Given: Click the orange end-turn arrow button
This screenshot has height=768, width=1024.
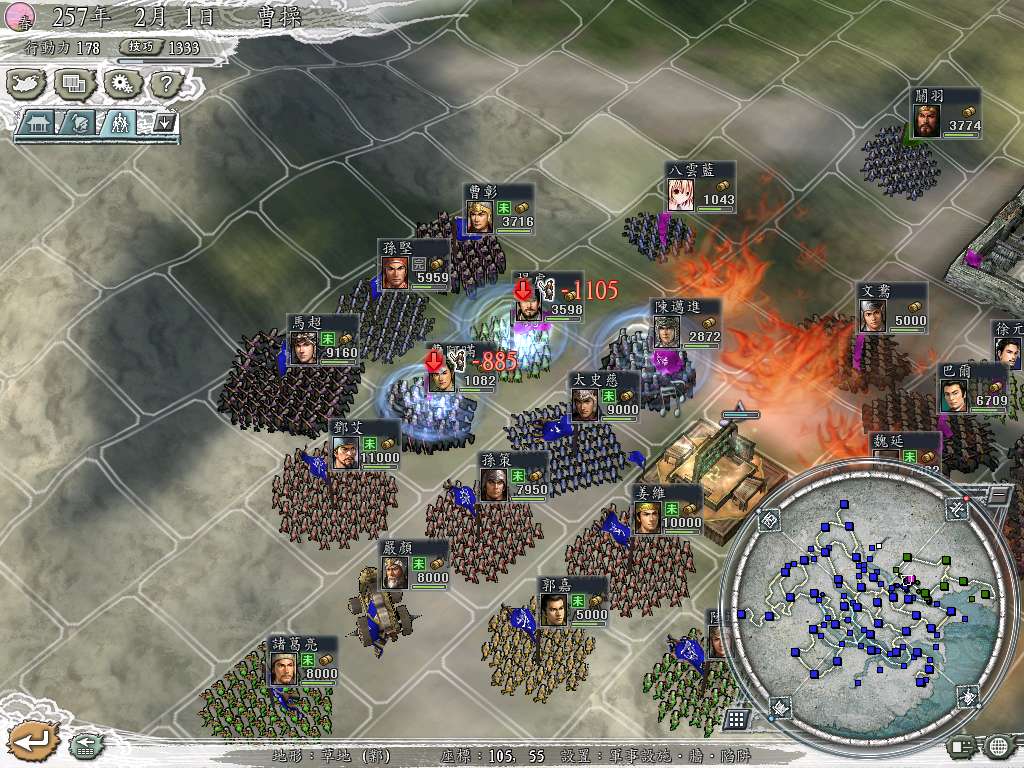Looking at the screenshot, I should [33, 741].
